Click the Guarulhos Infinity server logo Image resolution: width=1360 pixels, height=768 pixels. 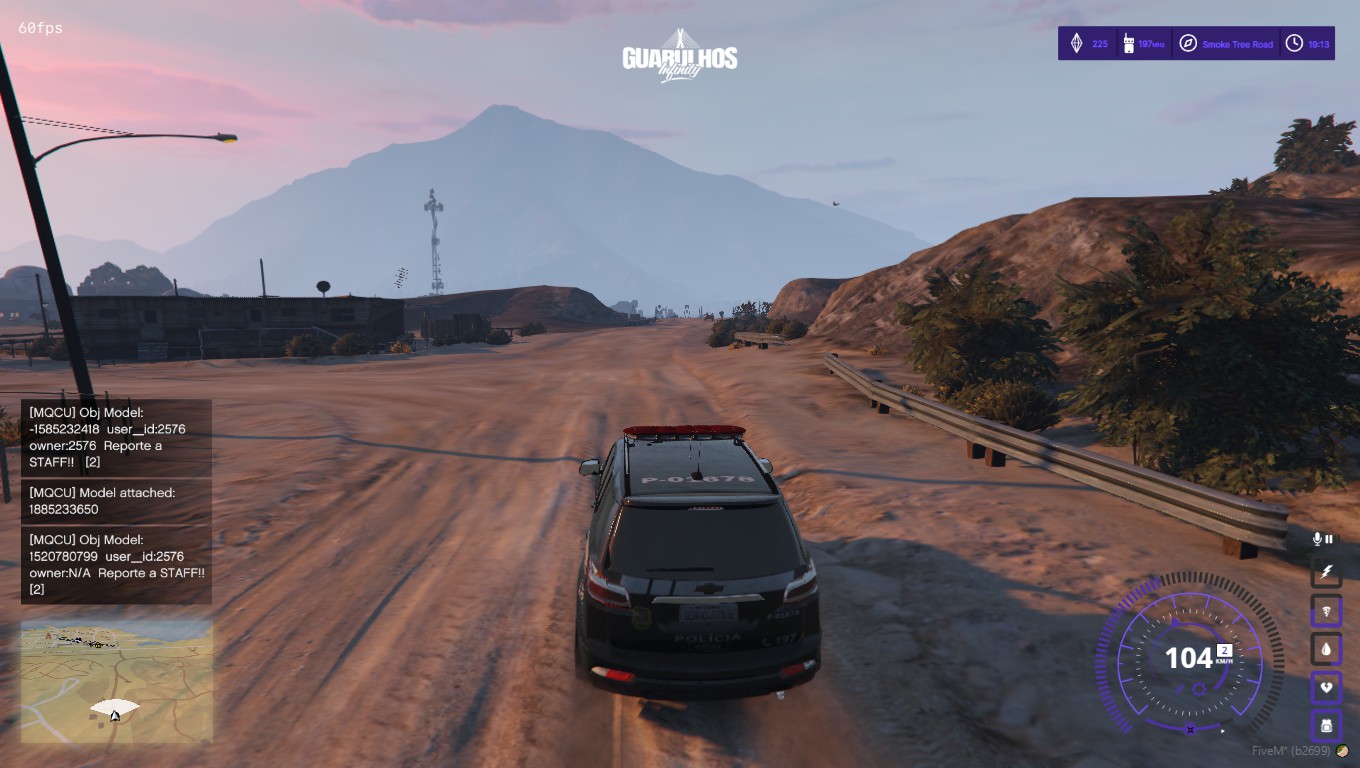click(680, 56)
